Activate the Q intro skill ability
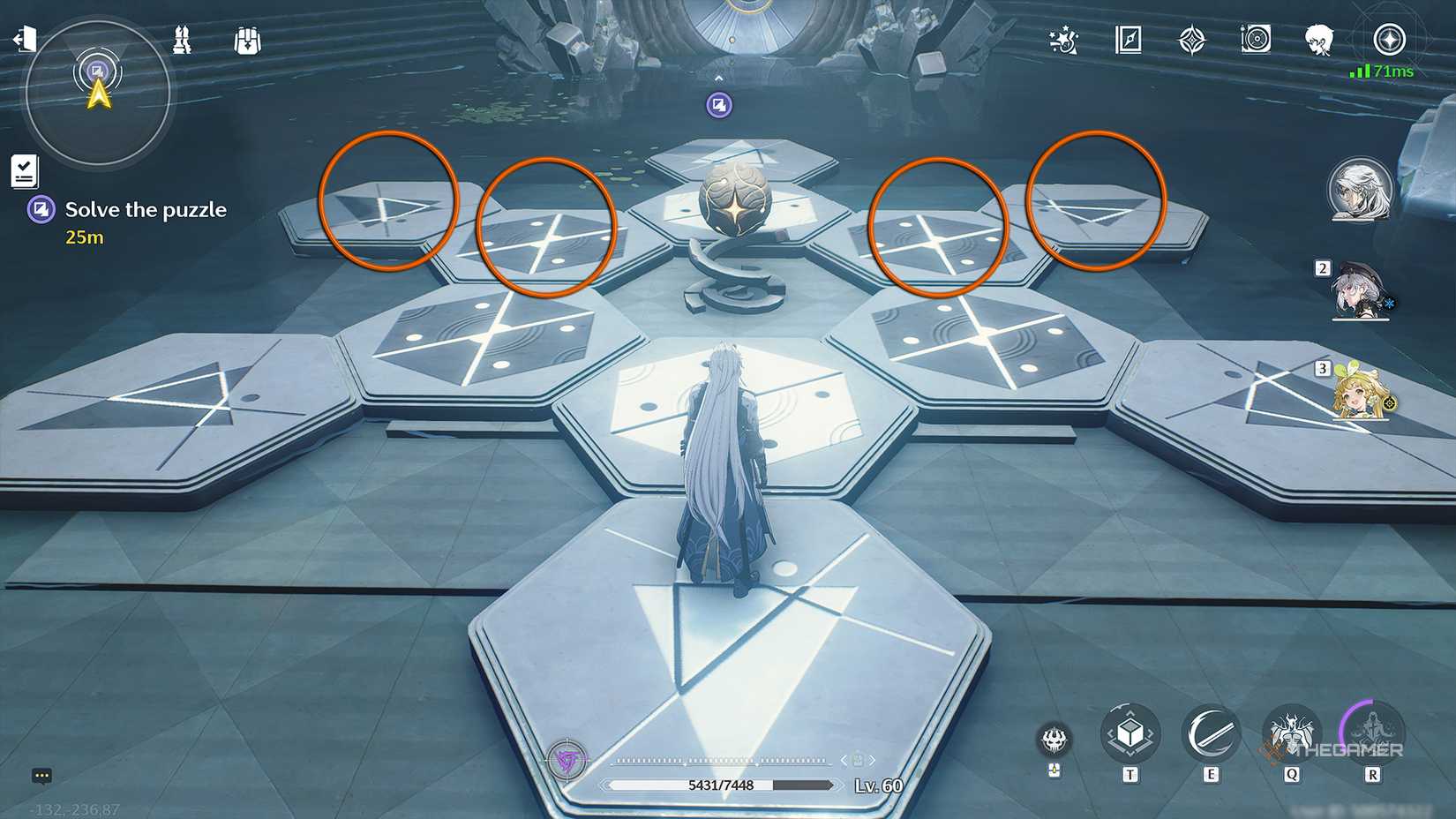Image resolution: width=1456 pixels, height=819 pixels. pos(1292,732)
